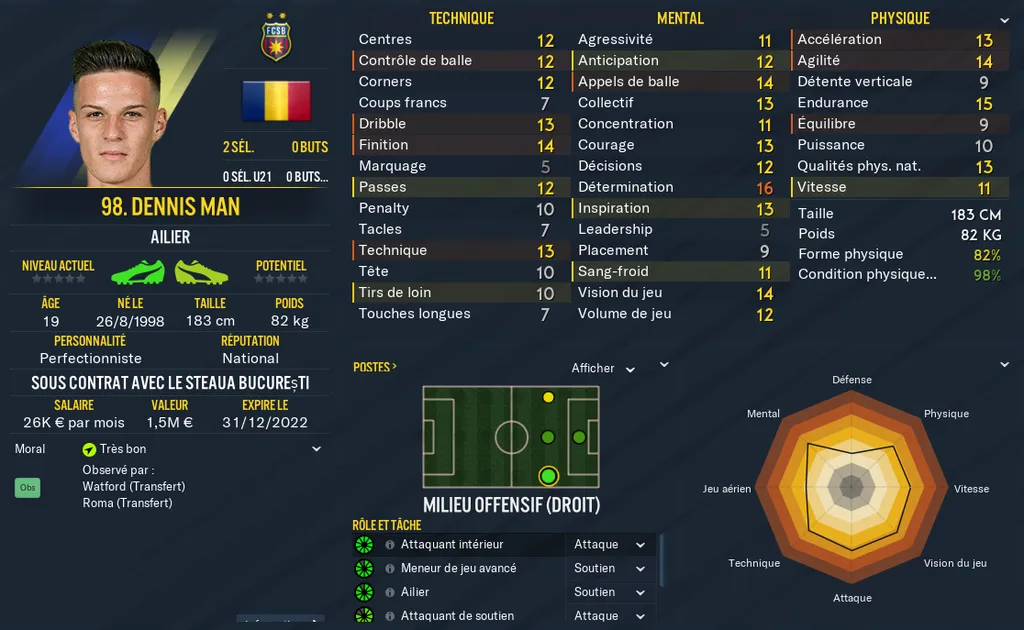Open the Soutien duty dropdown for Meneur de jeu avancé
Image resolution: width=1024 pixels, height=630 pixels.
click(610, 568)
